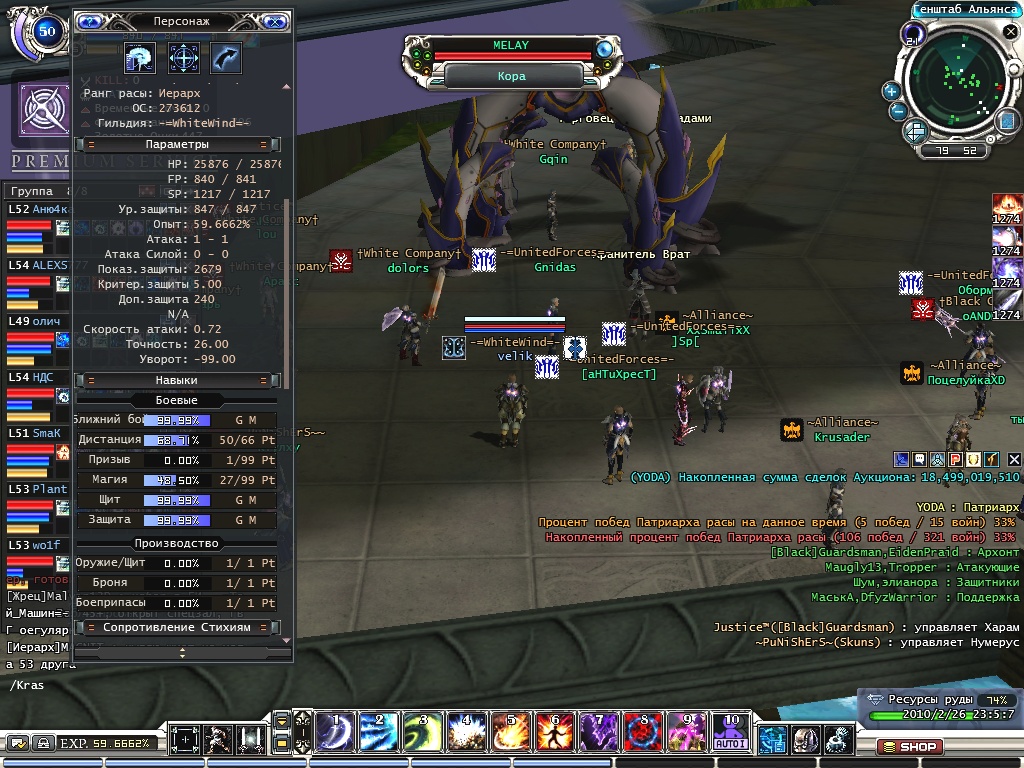
Task: Open help for the Персонаж window
Action: [90, 20]
